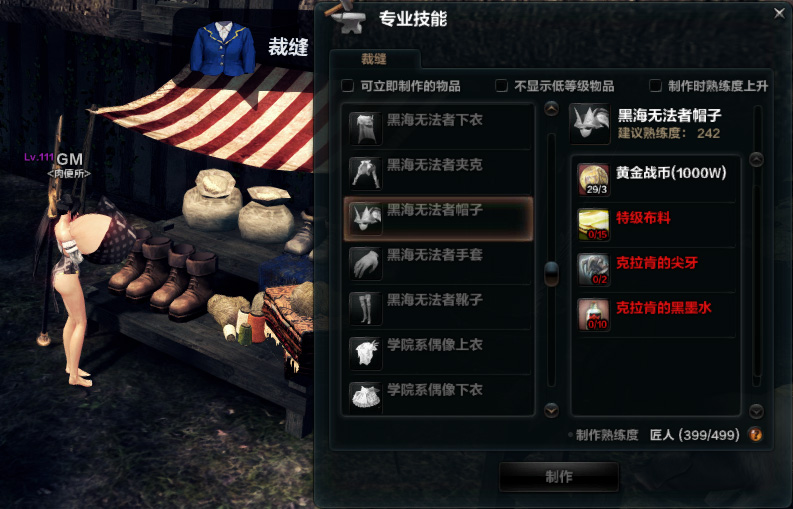Select 黑海无法者下衣 recipe
This screenshot has height=509, width=793.
[437, 127]
